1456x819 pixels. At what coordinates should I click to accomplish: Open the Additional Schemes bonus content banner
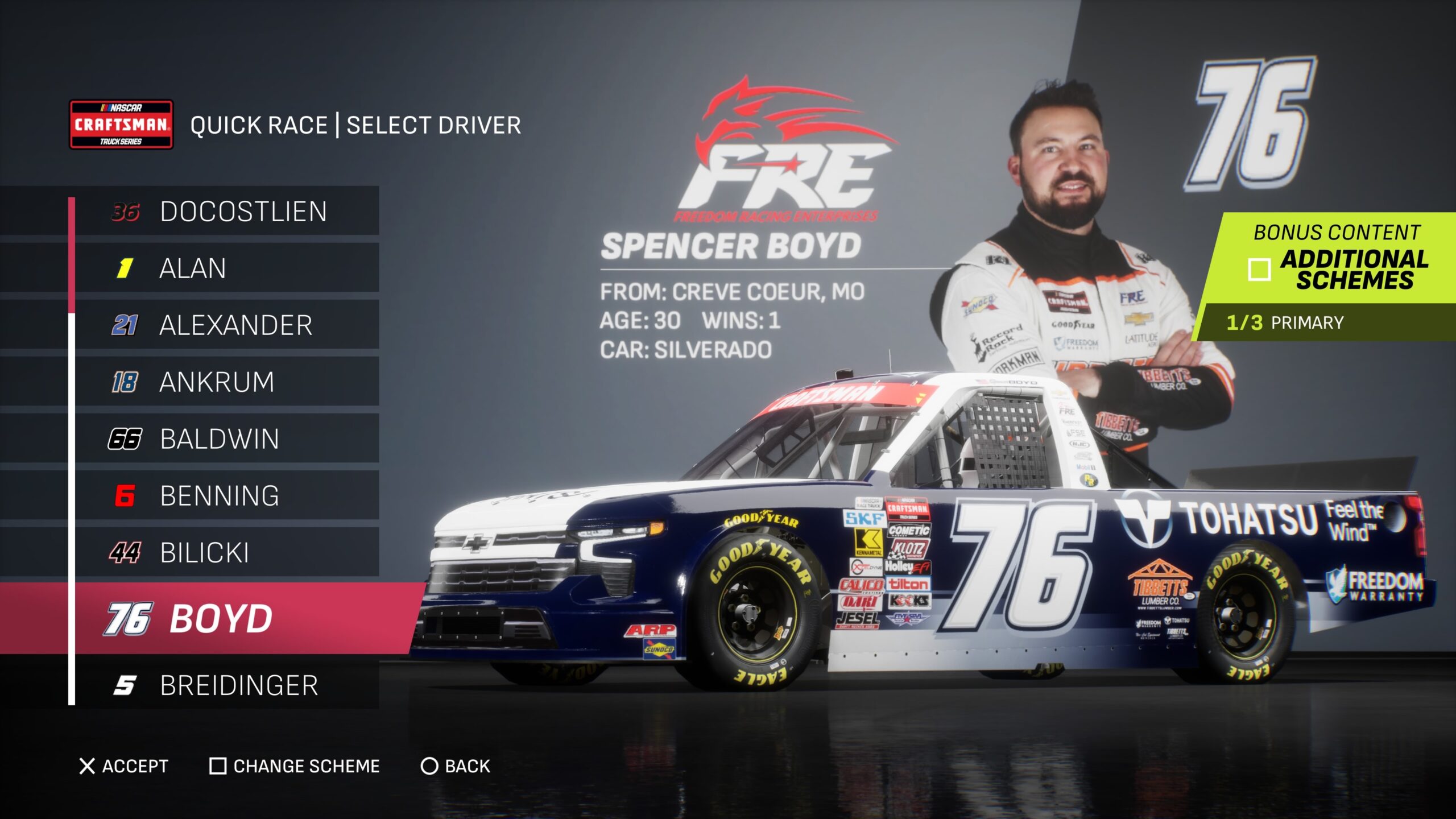pos(1337,259)
